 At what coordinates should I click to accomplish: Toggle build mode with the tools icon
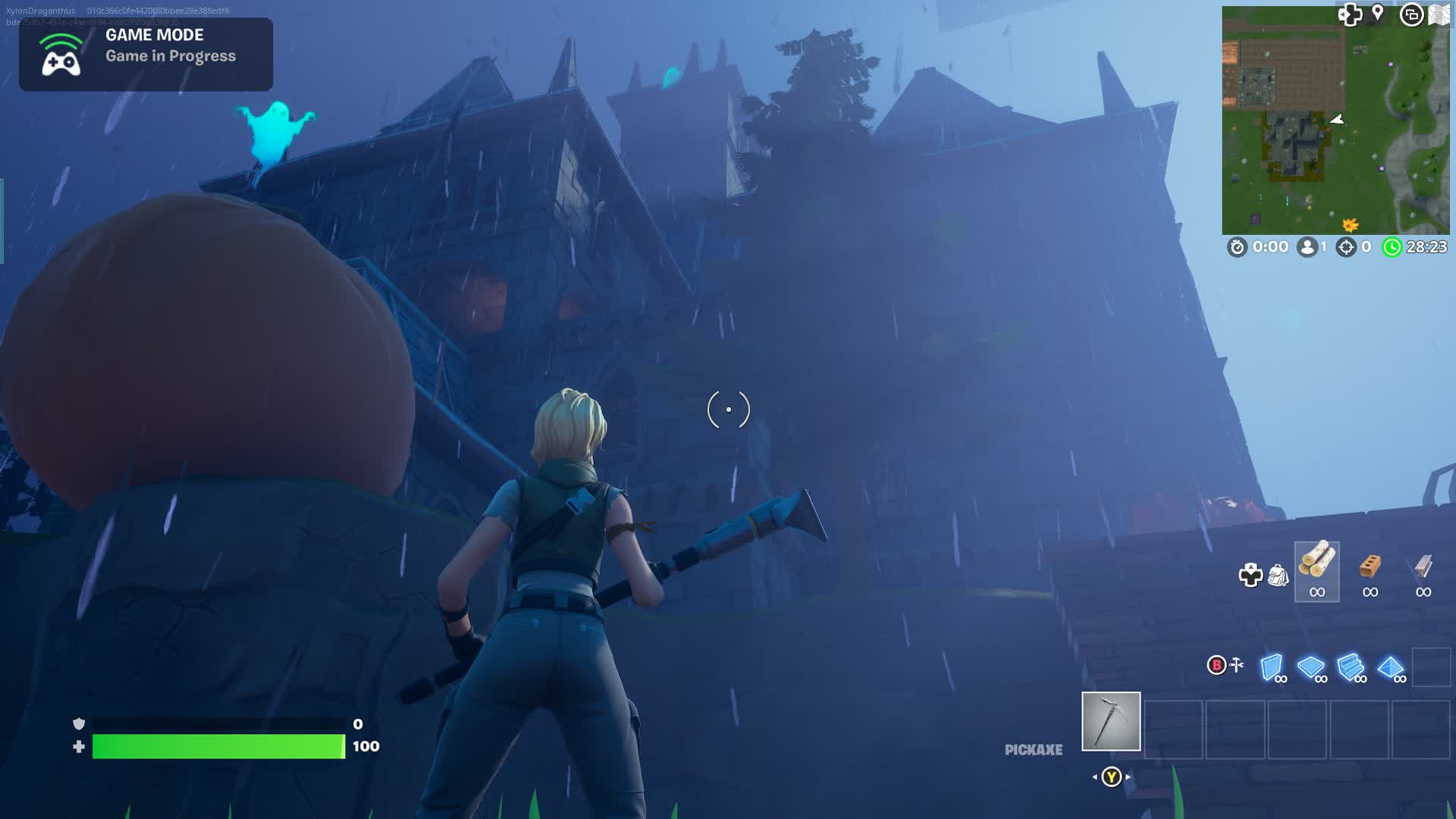click(x=1237, y=665)
